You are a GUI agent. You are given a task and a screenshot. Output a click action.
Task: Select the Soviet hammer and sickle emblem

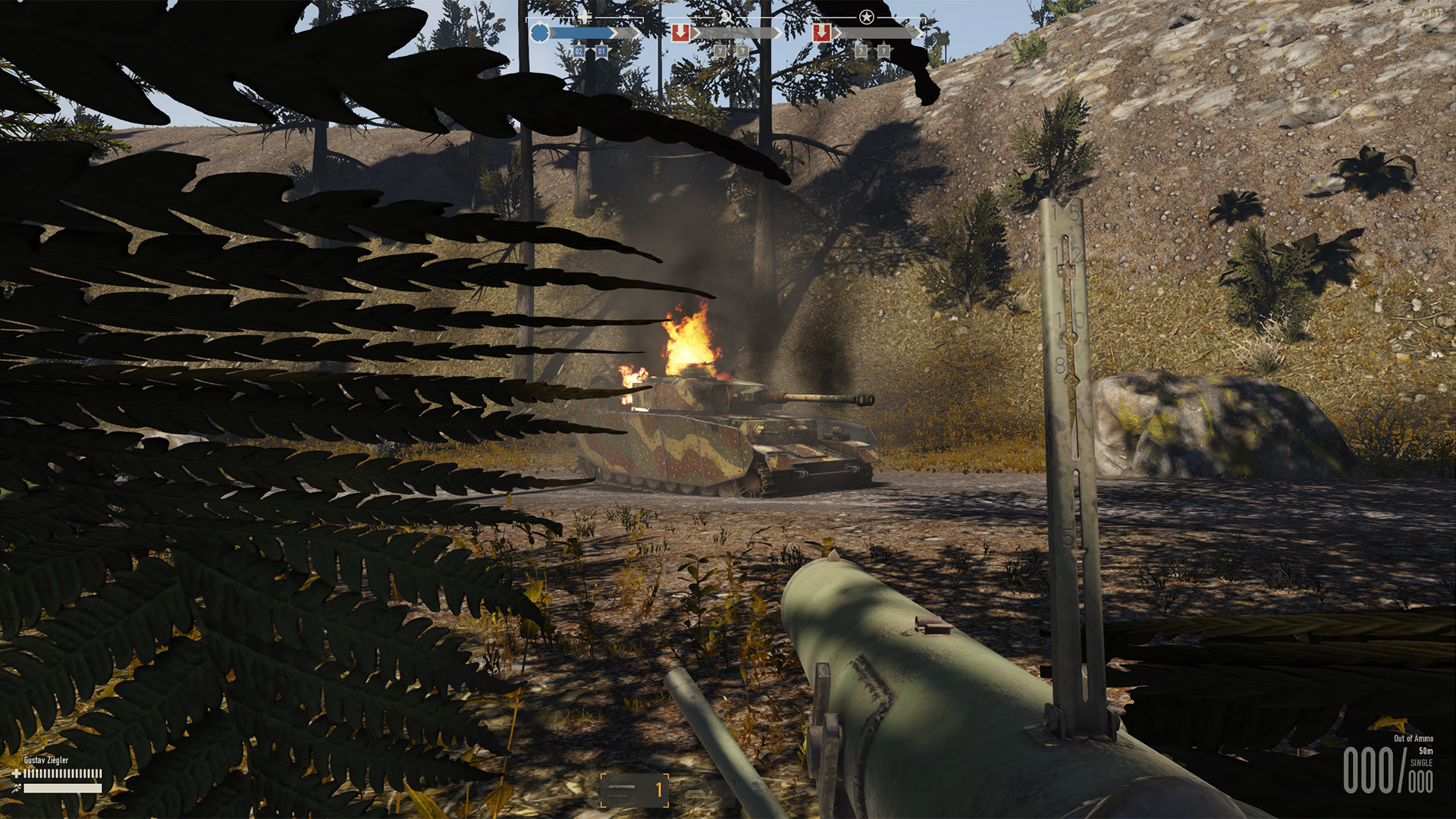pos(726,17)
